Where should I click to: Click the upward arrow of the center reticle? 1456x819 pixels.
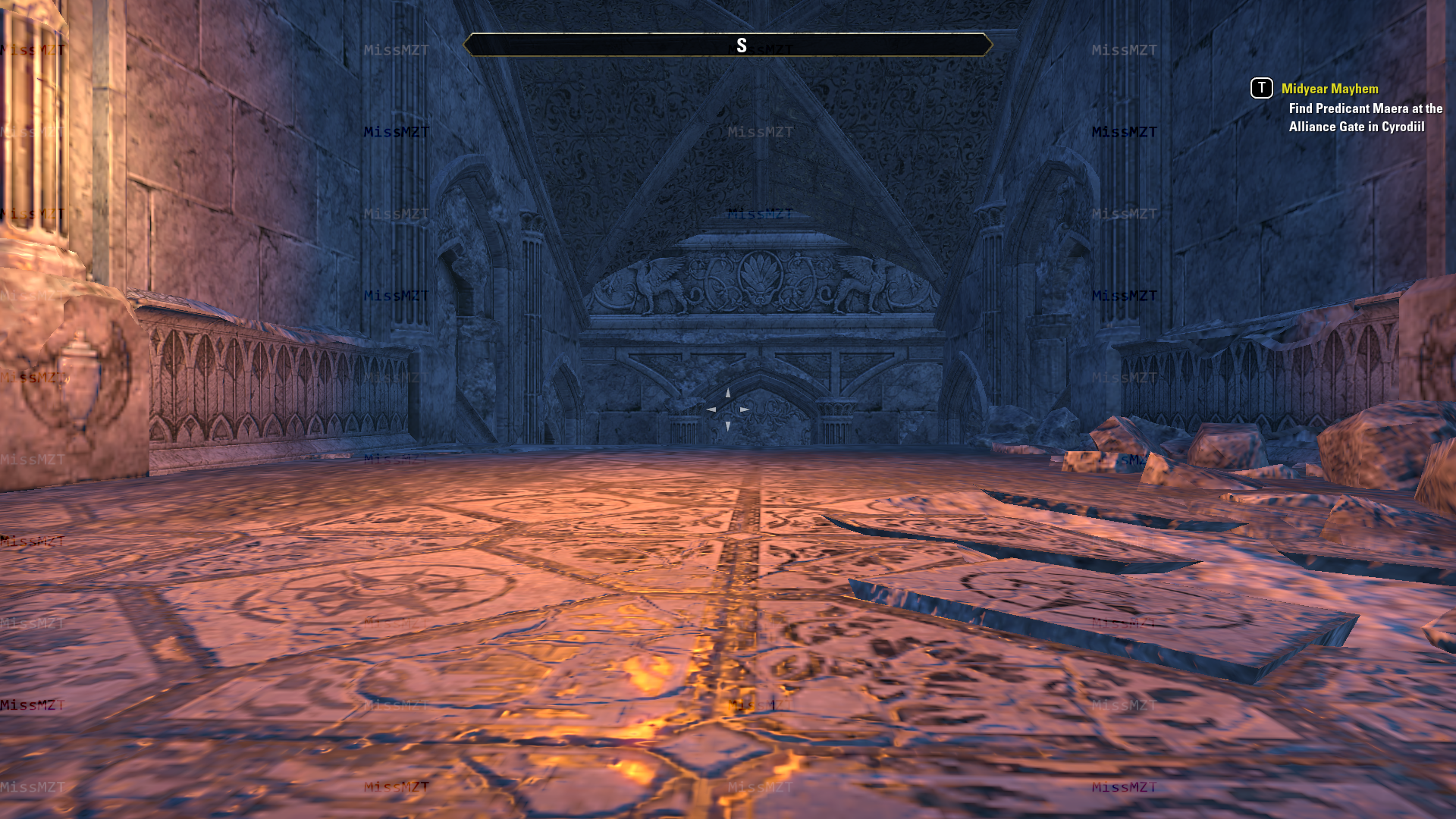(x=727, y=394)
